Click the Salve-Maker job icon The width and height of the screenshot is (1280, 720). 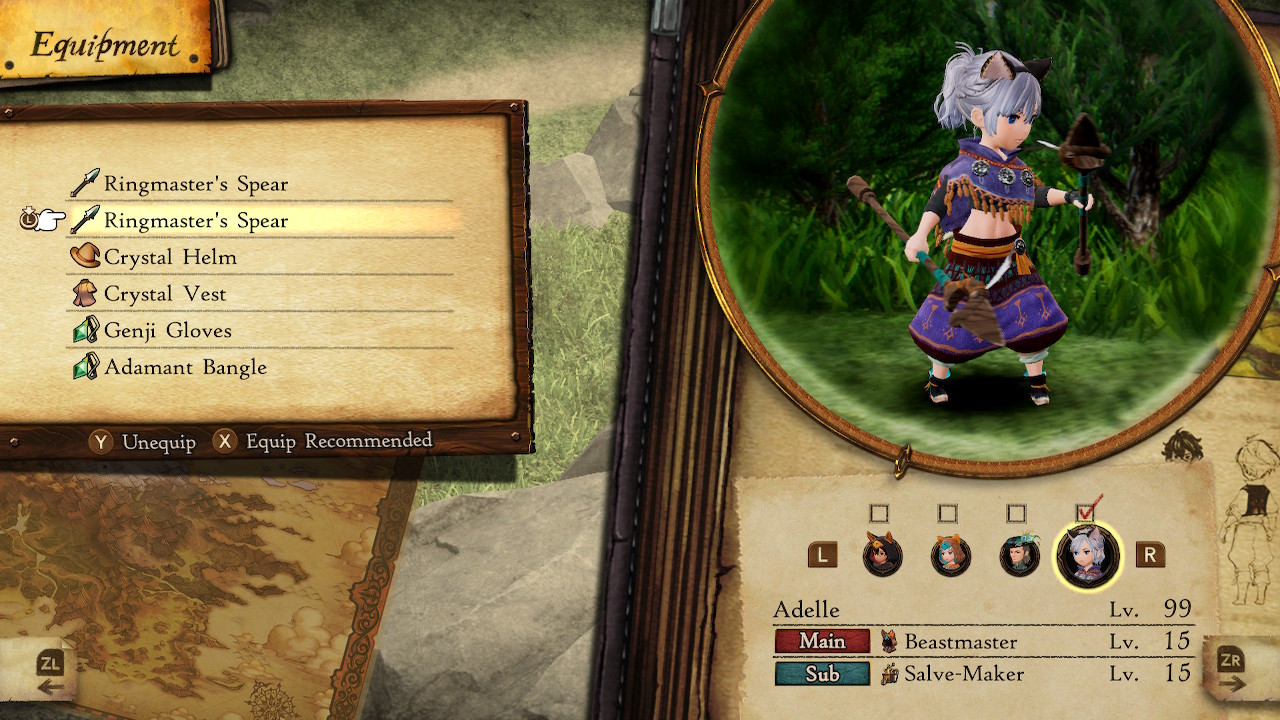(889, 675)
